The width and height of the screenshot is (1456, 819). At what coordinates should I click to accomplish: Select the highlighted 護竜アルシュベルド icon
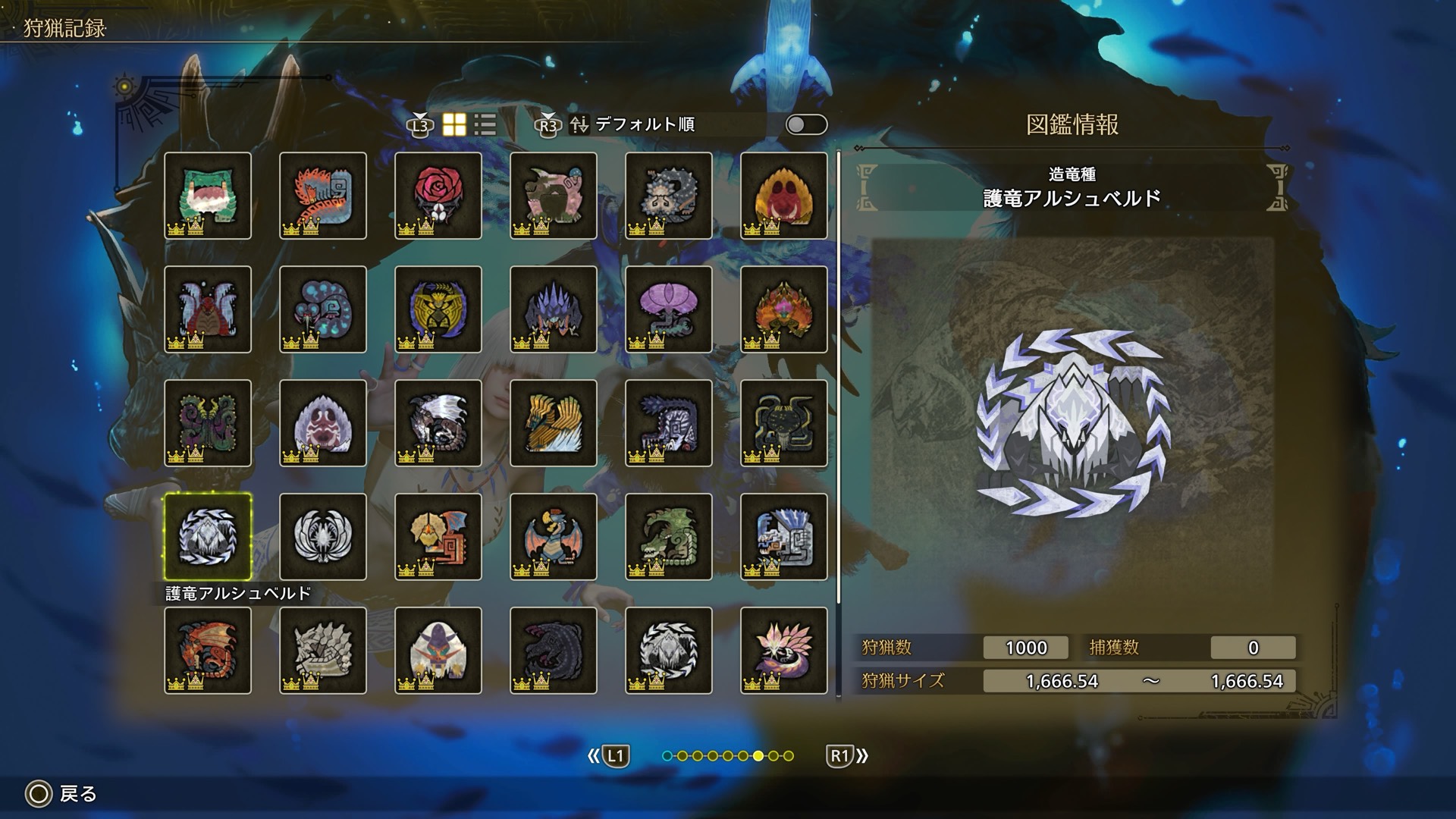pos(208,537)
